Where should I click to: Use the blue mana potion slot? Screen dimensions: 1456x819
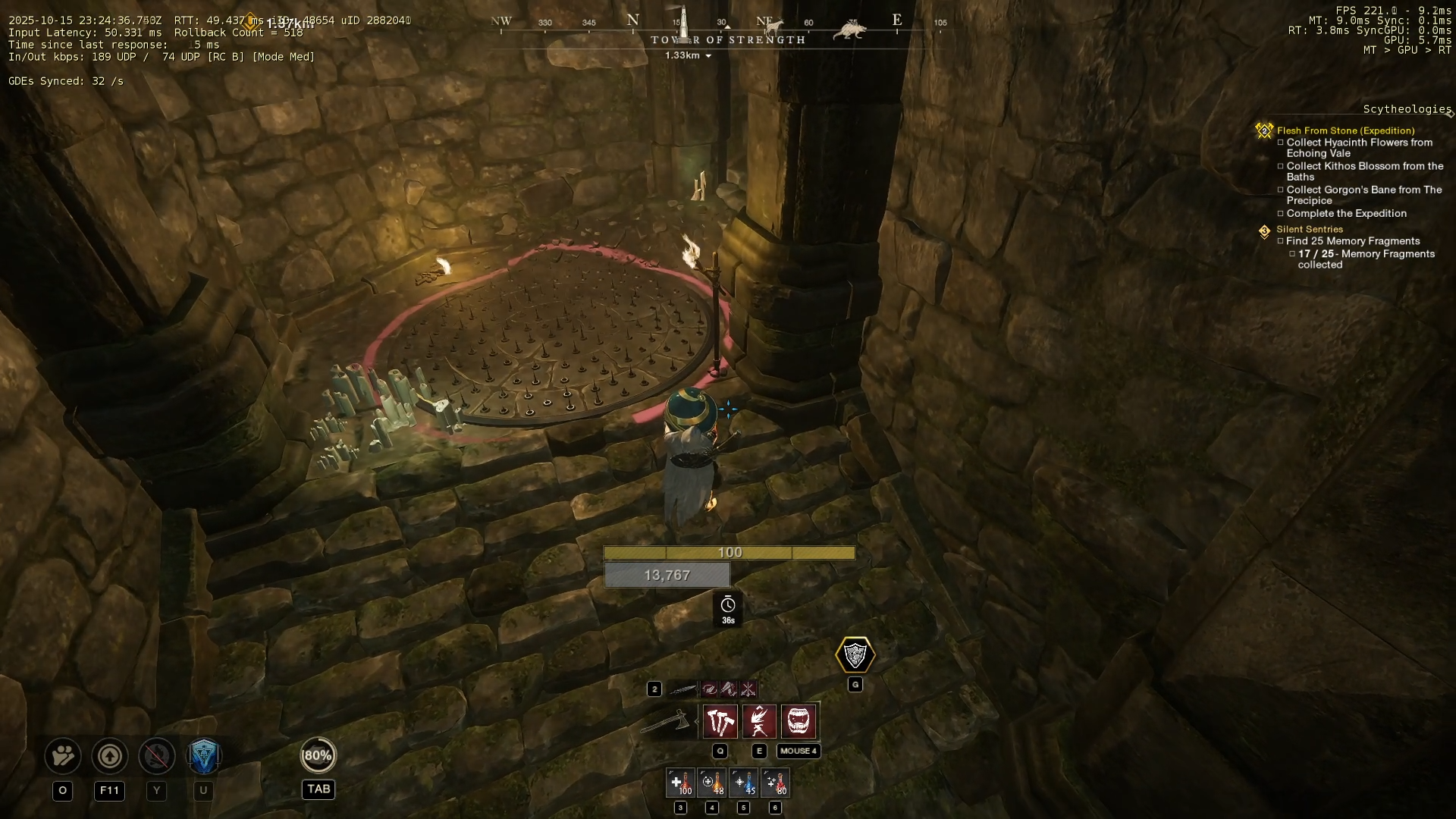coord(744,783)
